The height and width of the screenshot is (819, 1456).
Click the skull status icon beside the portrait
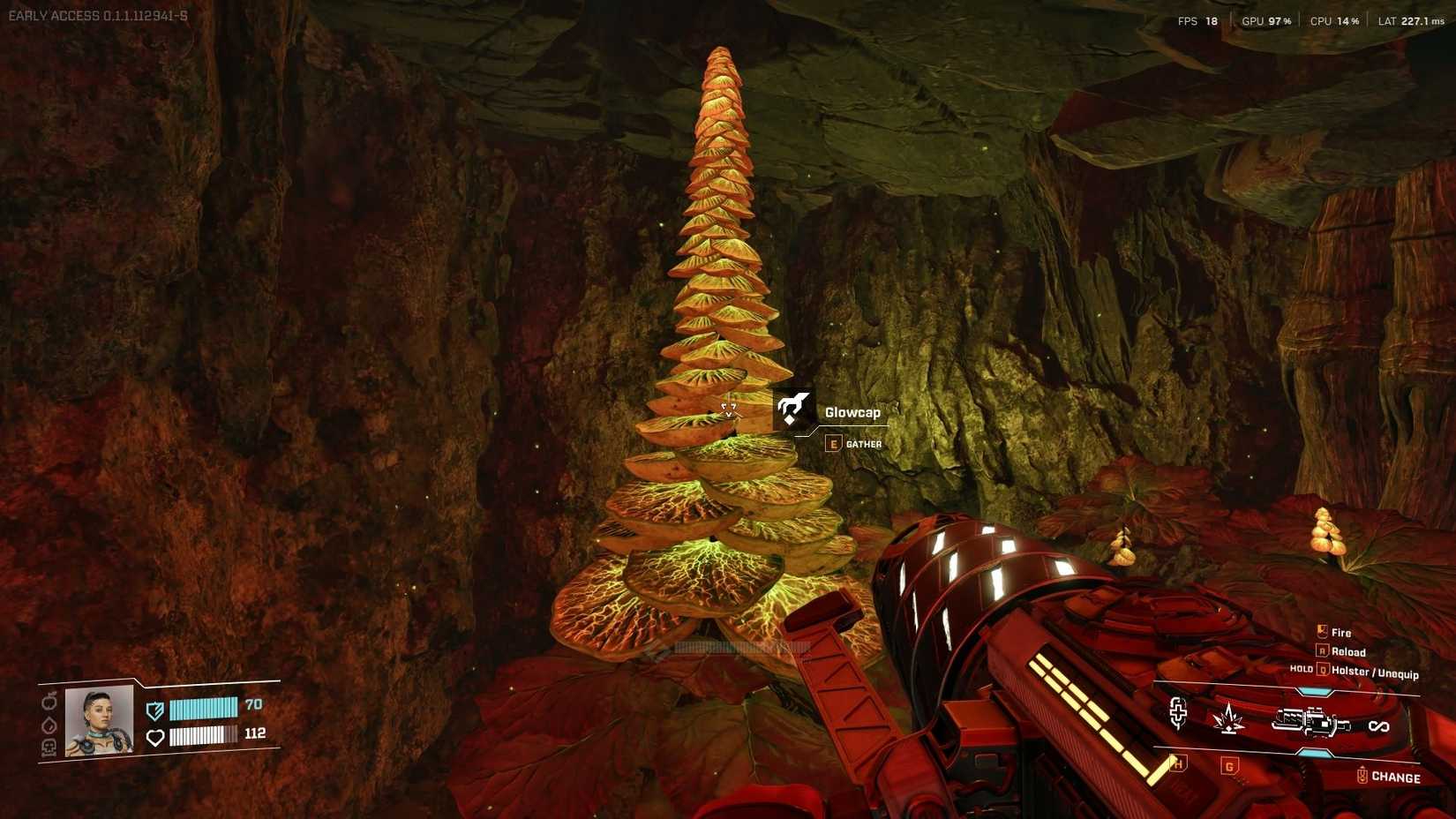tap(49, 747)
